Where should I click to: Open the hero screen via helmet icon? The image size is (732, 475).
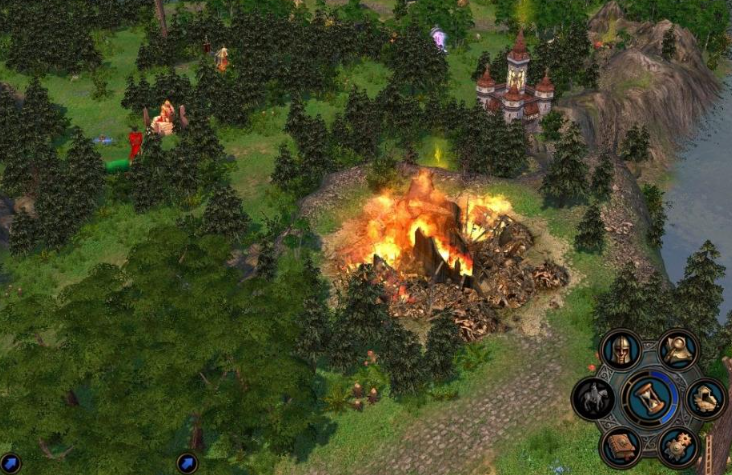(x=620, y=351)
